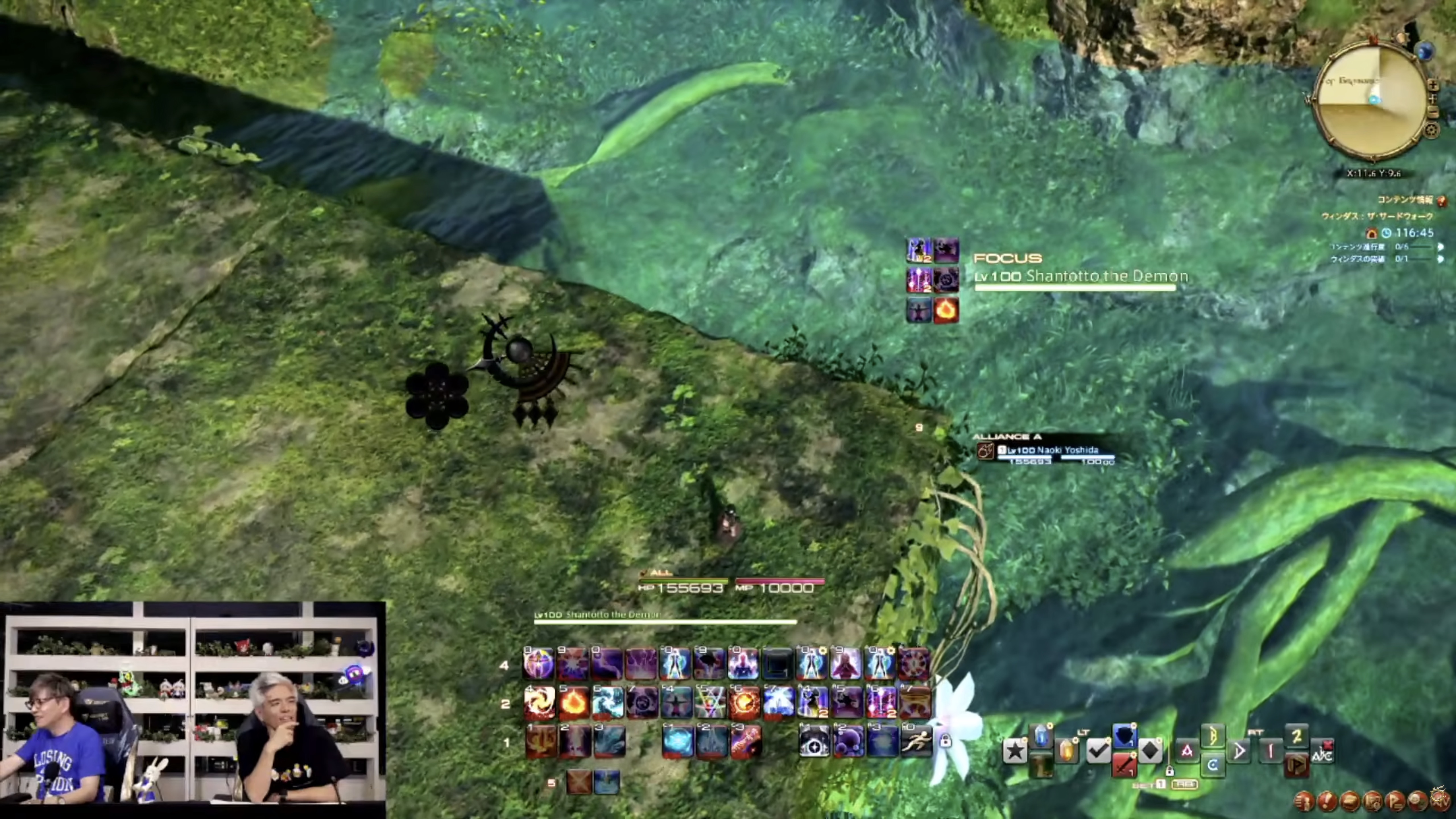
Task: Click the black star marker icon
Action: tap(1015, 751)
